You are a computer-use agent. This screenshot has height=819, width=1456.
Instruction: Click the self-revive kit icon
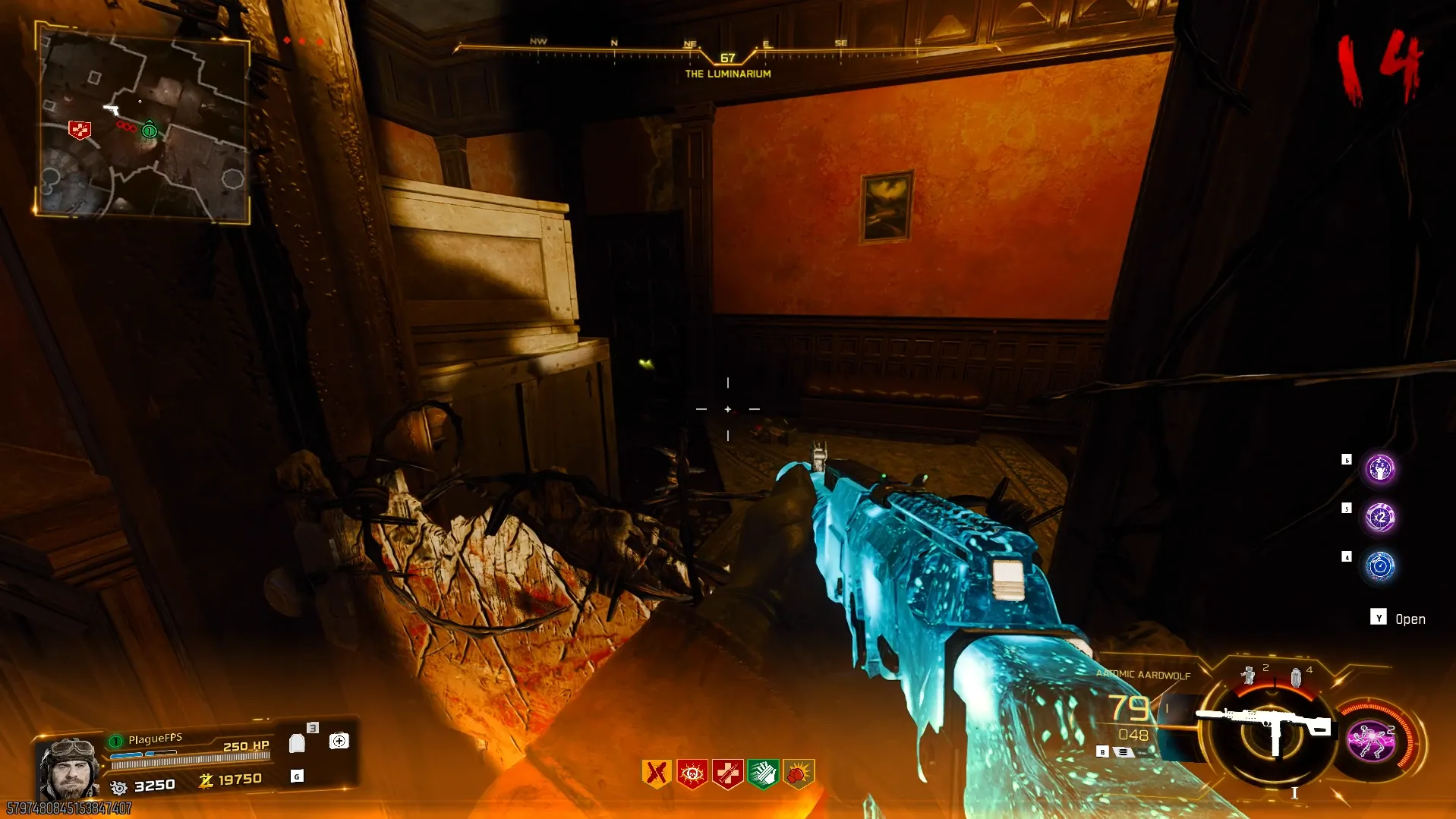click(339, 741)
